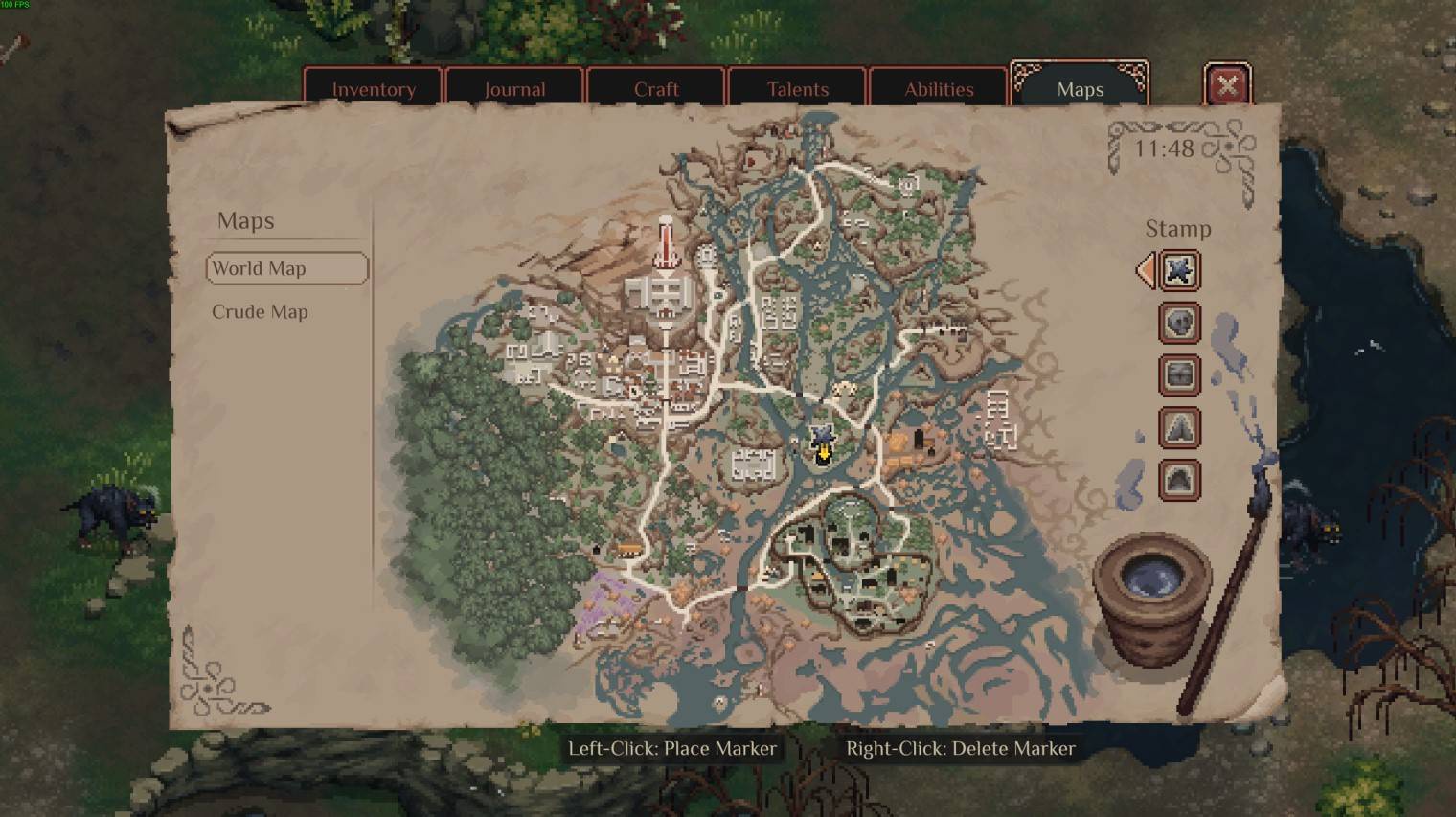Select the X cross stamp
The height and width of the screenshot is (817, 1456).
(1179, 271)
